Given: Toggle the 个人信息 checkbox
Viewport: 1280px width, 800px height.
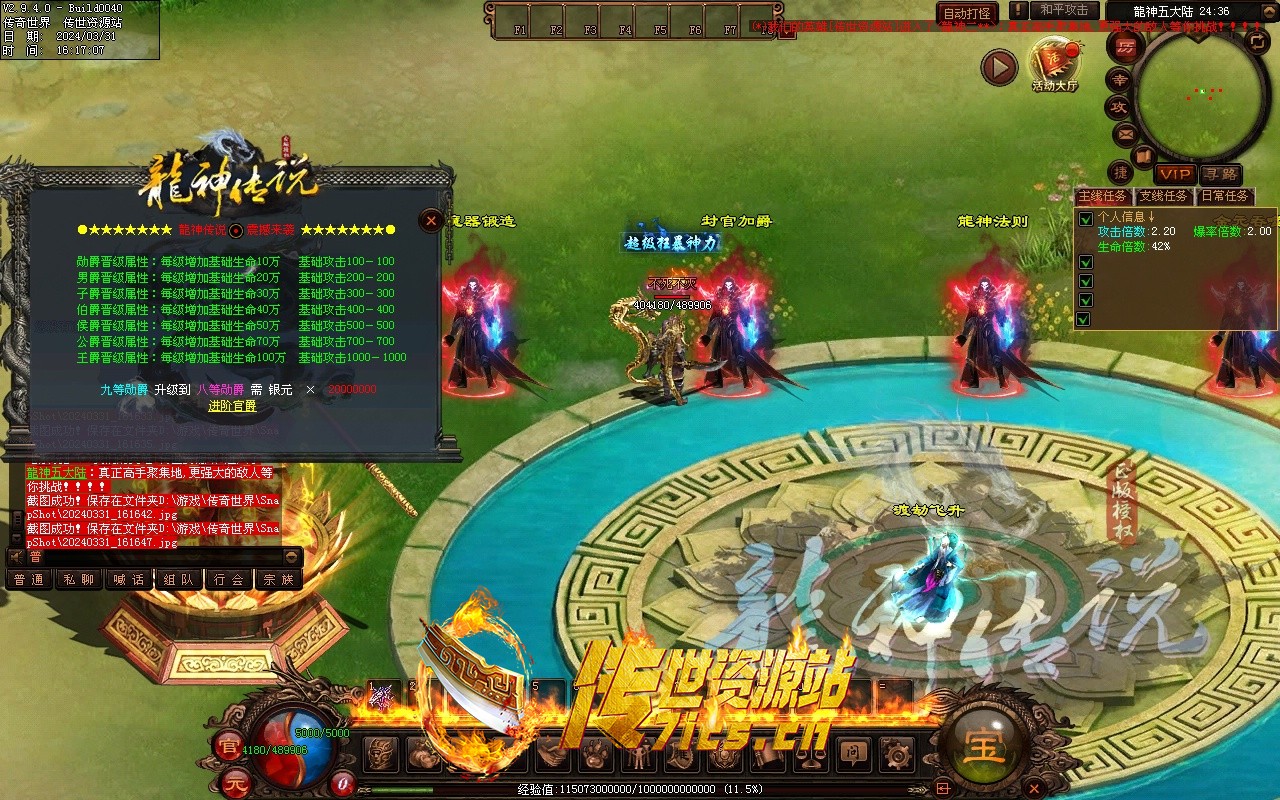Looking at the screenshot, I should [x=1086, y=219].
